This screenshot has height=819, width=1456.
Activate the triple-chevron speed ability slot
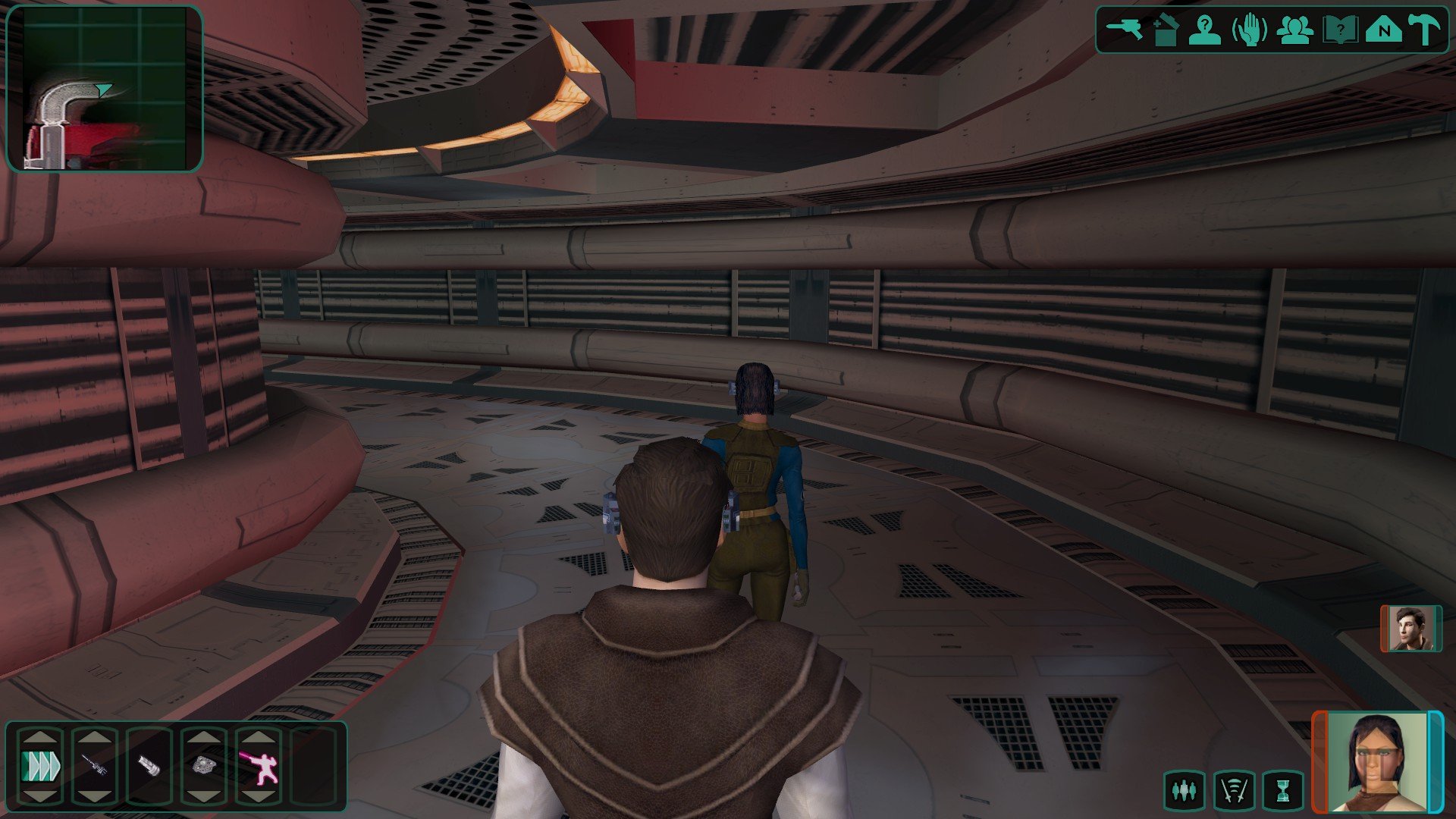(40, 767)
